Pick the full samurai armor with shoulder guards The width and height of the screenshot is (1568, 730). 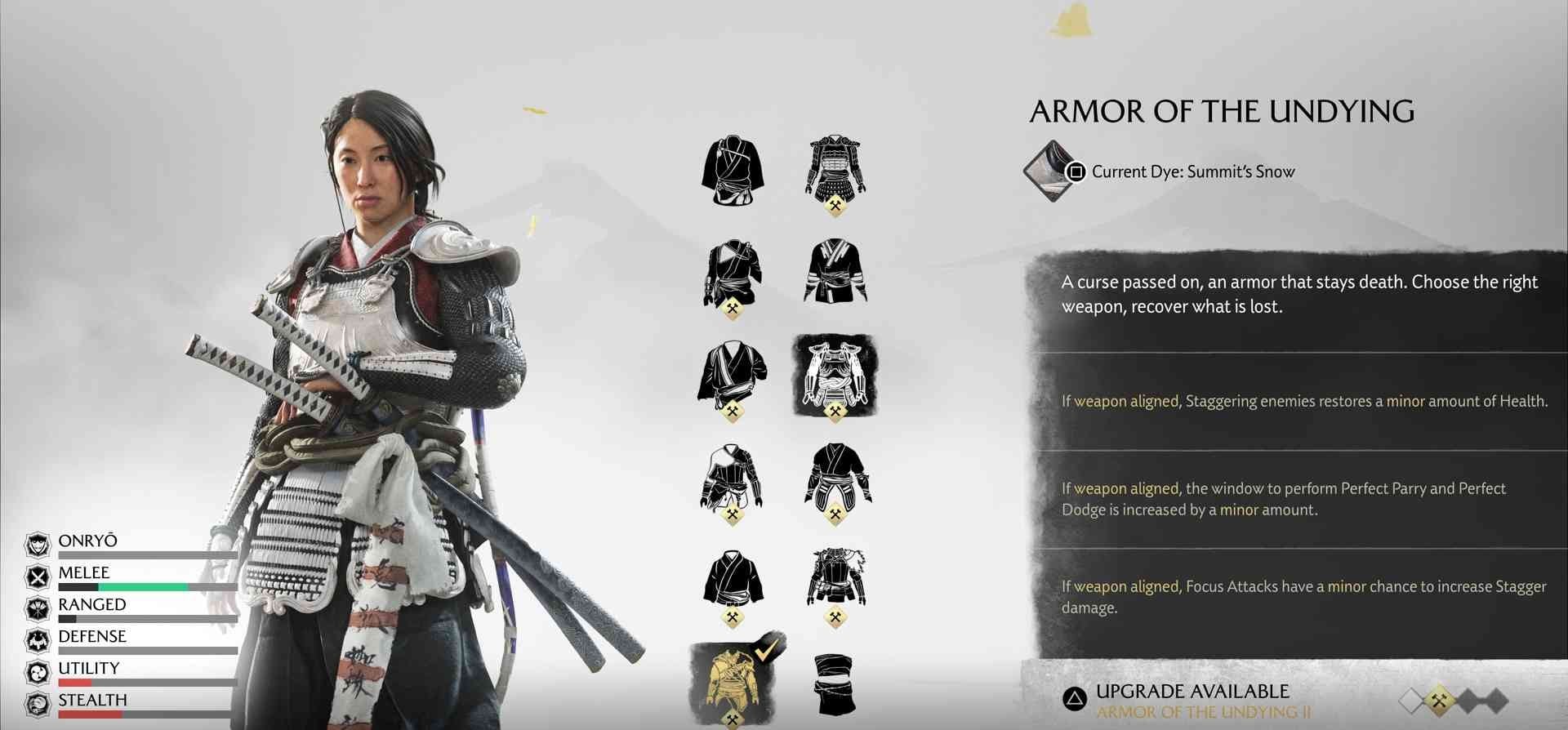835,169
